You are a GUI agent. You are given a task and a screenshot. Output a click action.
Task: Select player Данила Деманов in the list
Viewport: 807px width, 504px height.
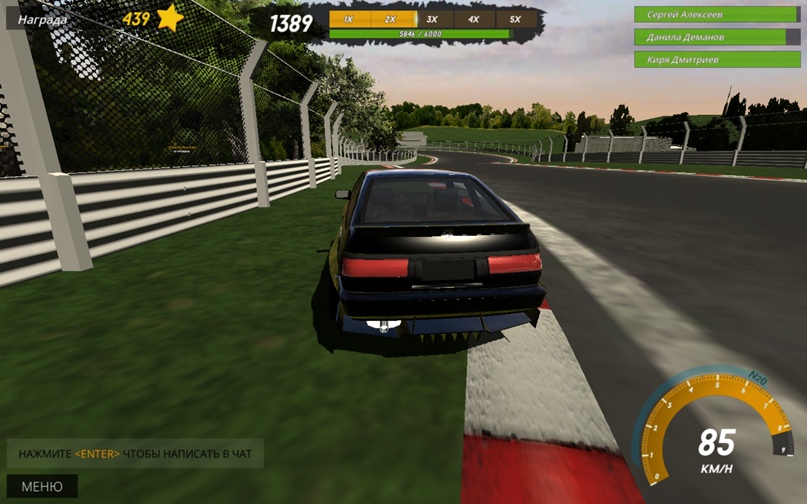point(717,37)
